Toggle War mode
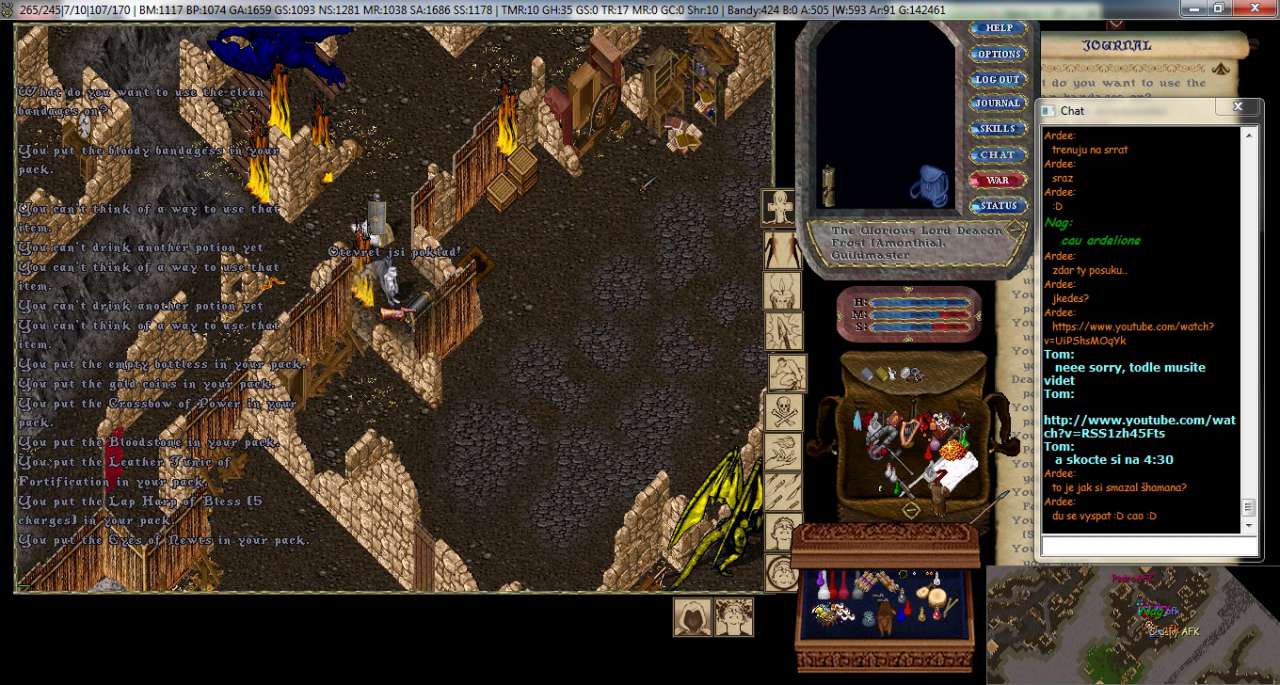This screenshot has width=1280, height=685. [997, 180]
